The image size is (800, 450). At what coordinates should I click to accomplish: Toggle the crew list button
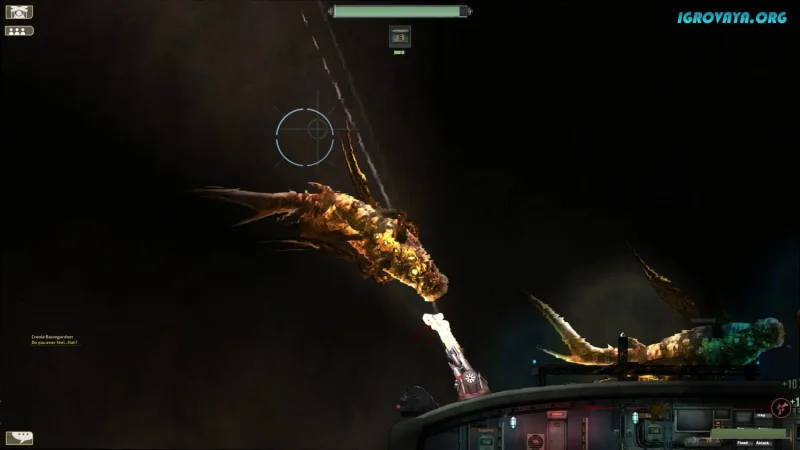[19, 31]
